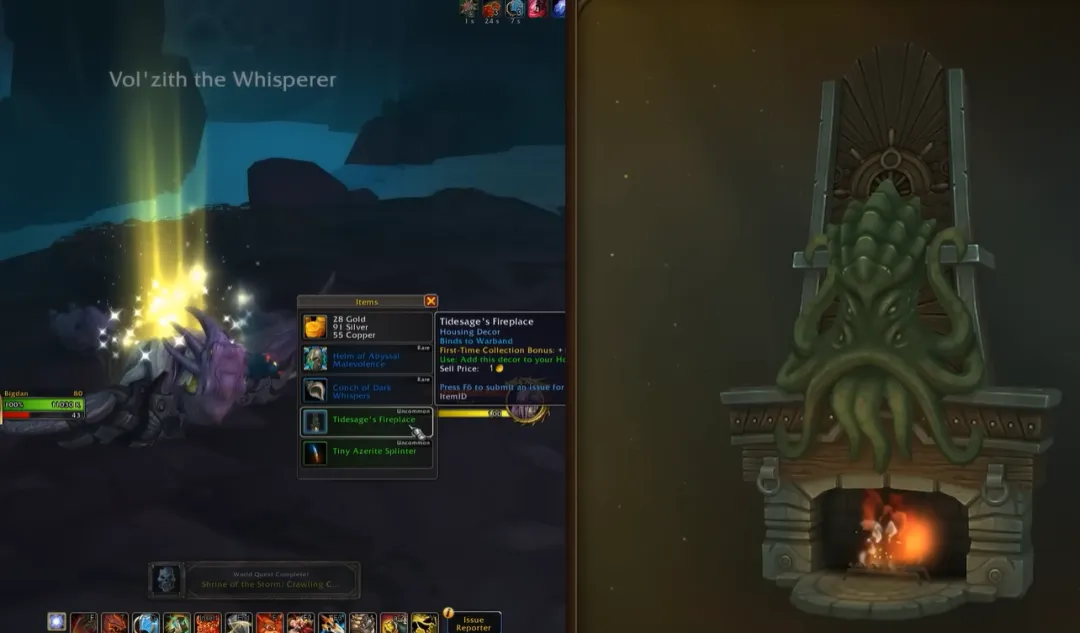Close the Items loot window
Viewport: 1080px width, 633px height.
430,301
